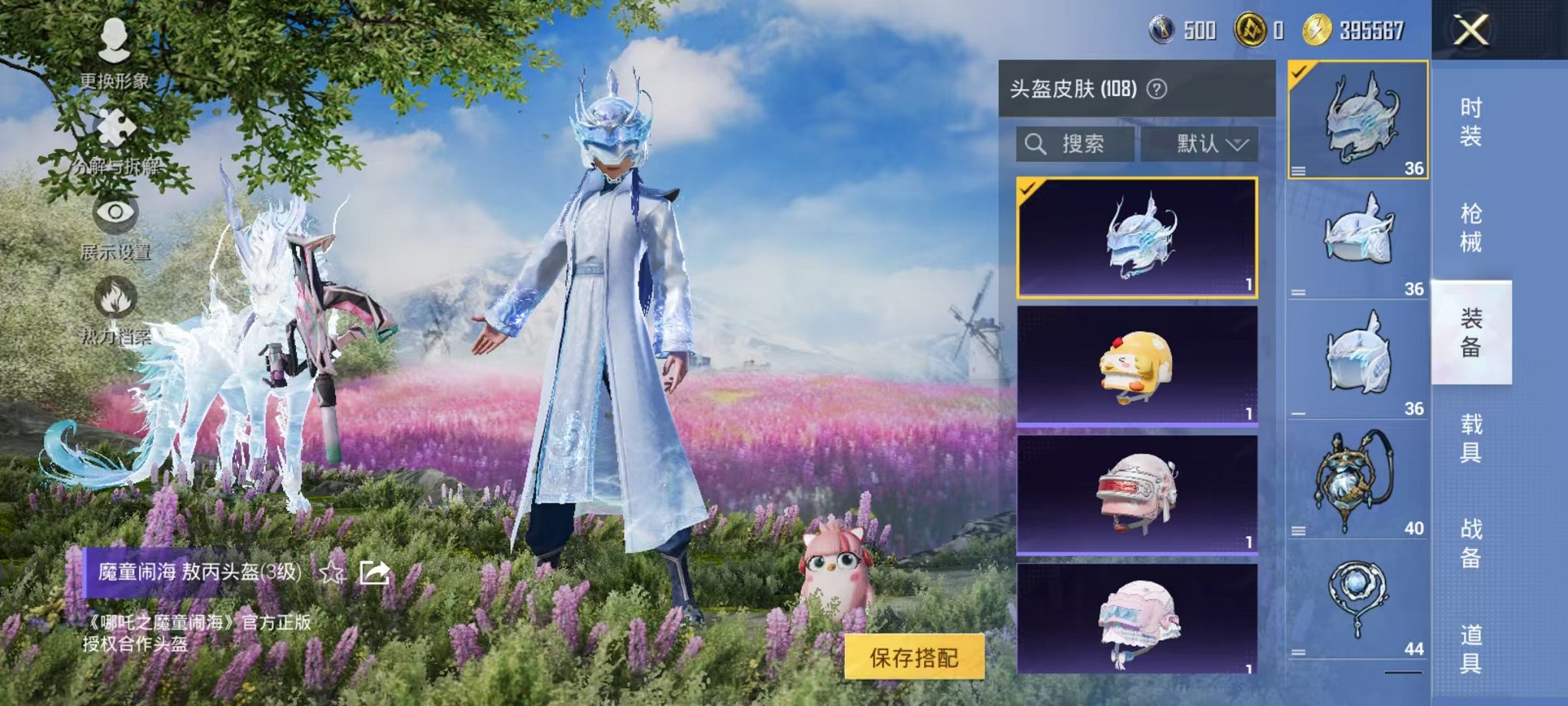Screen dimensions: 1568x706
Task: Open the 更换形象 character change panel
Action: pyautogui.click(x=117, y=52)
